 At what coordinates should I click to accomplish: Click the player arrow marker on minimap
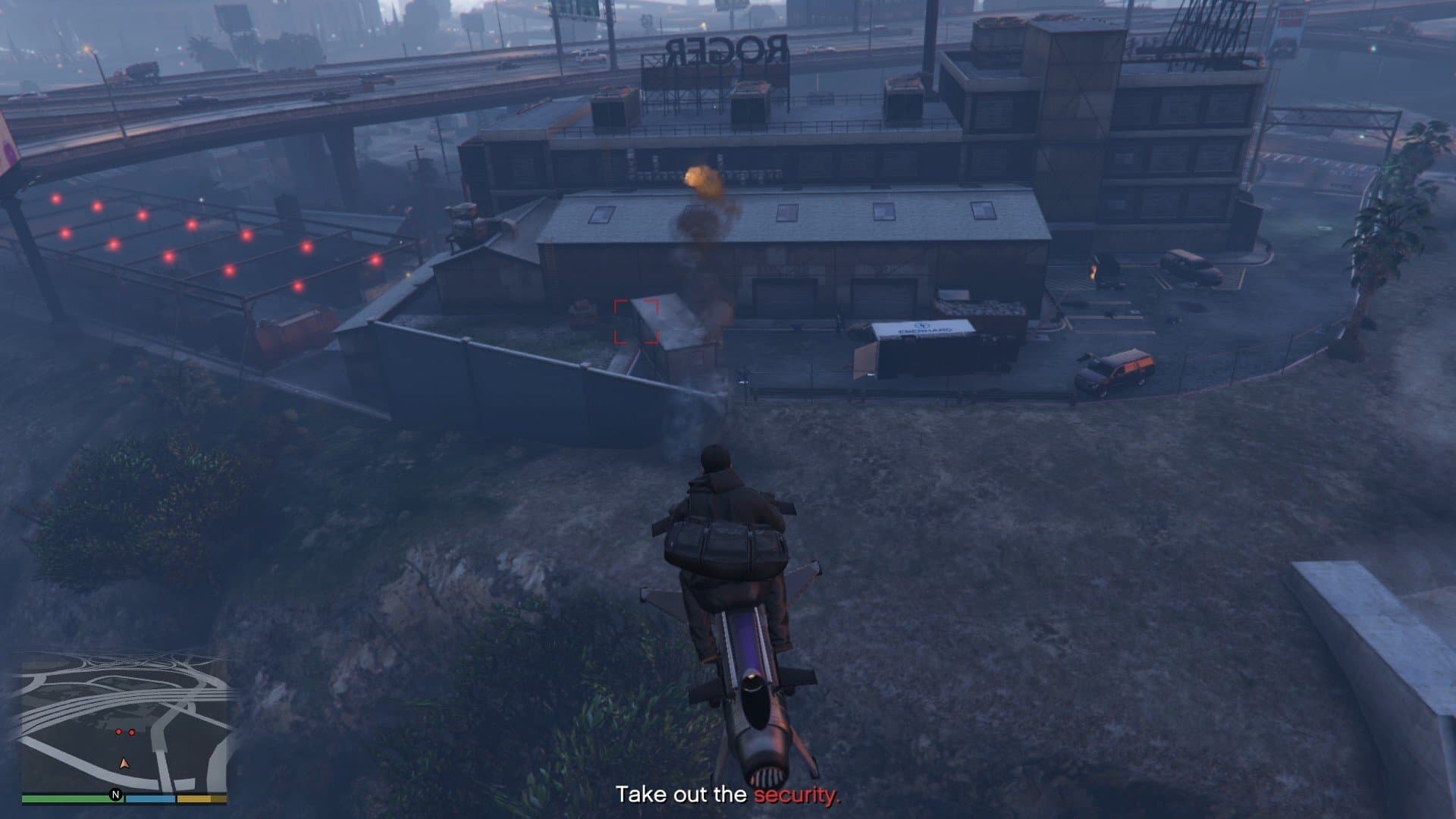(124, 764)
